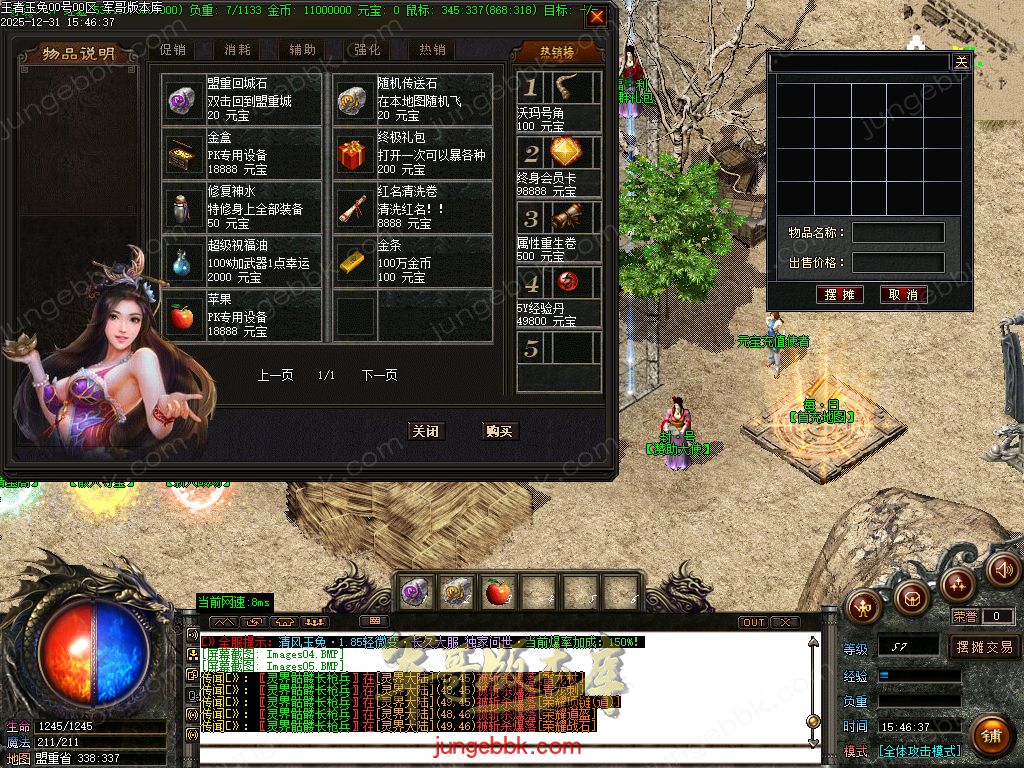
Task: Close the shop window with the X
Action: [x=597, y=17]
